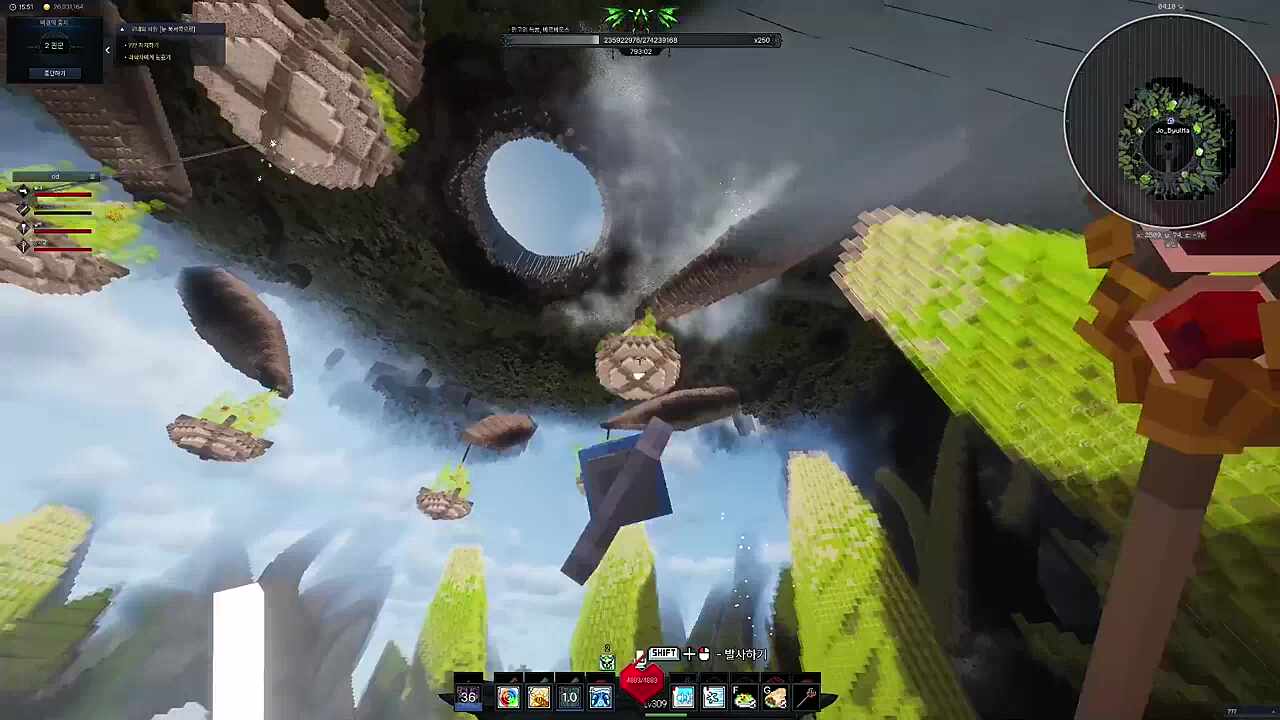Select the light blue star card slot

pos(714,697)
